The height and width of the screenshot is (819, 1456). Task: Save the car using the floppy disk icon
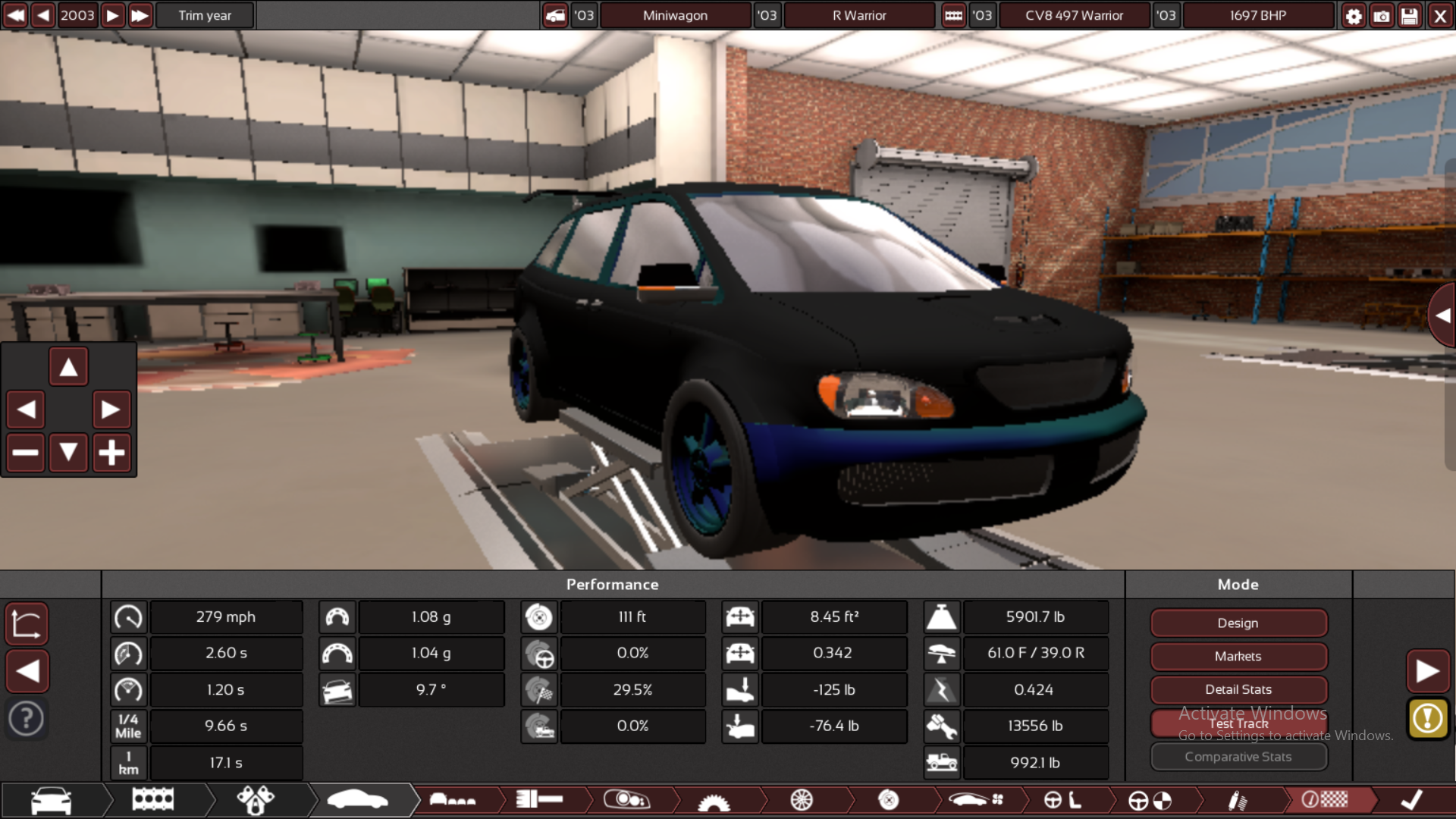1409,15
